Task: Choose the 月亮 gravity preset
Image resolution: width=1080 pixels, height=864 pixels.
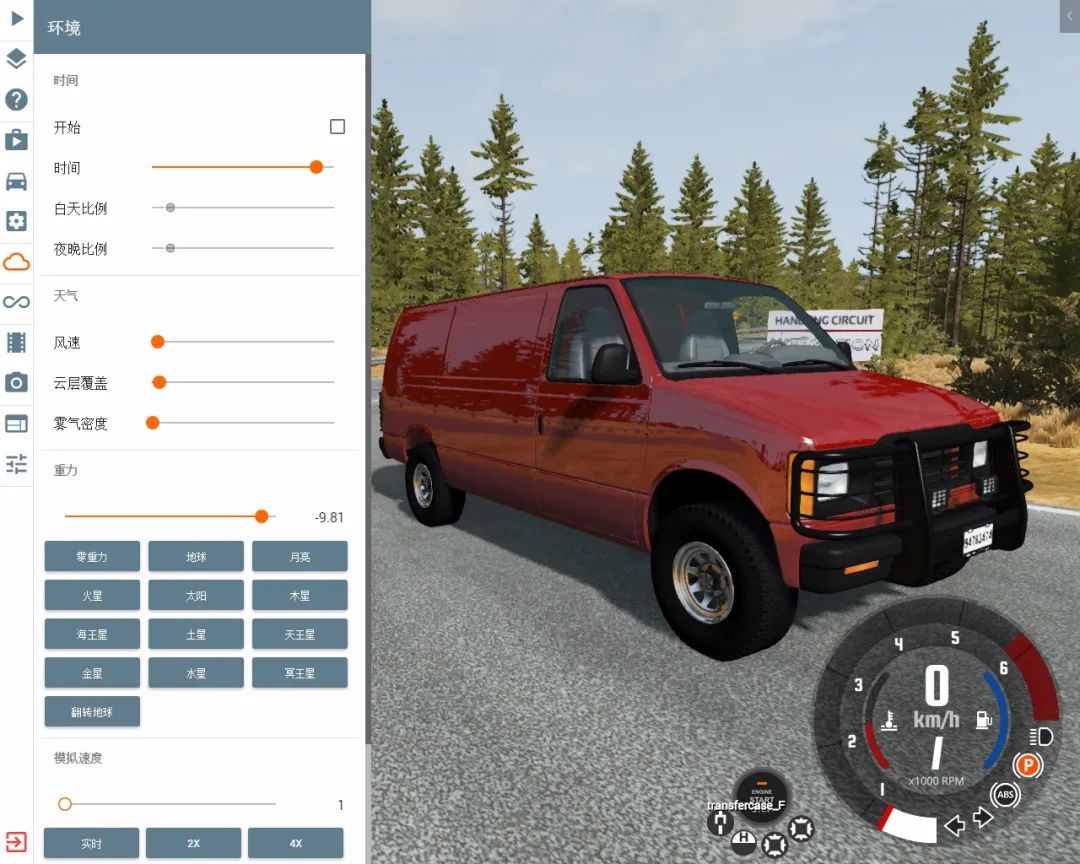Action: (x=299, y=556)
